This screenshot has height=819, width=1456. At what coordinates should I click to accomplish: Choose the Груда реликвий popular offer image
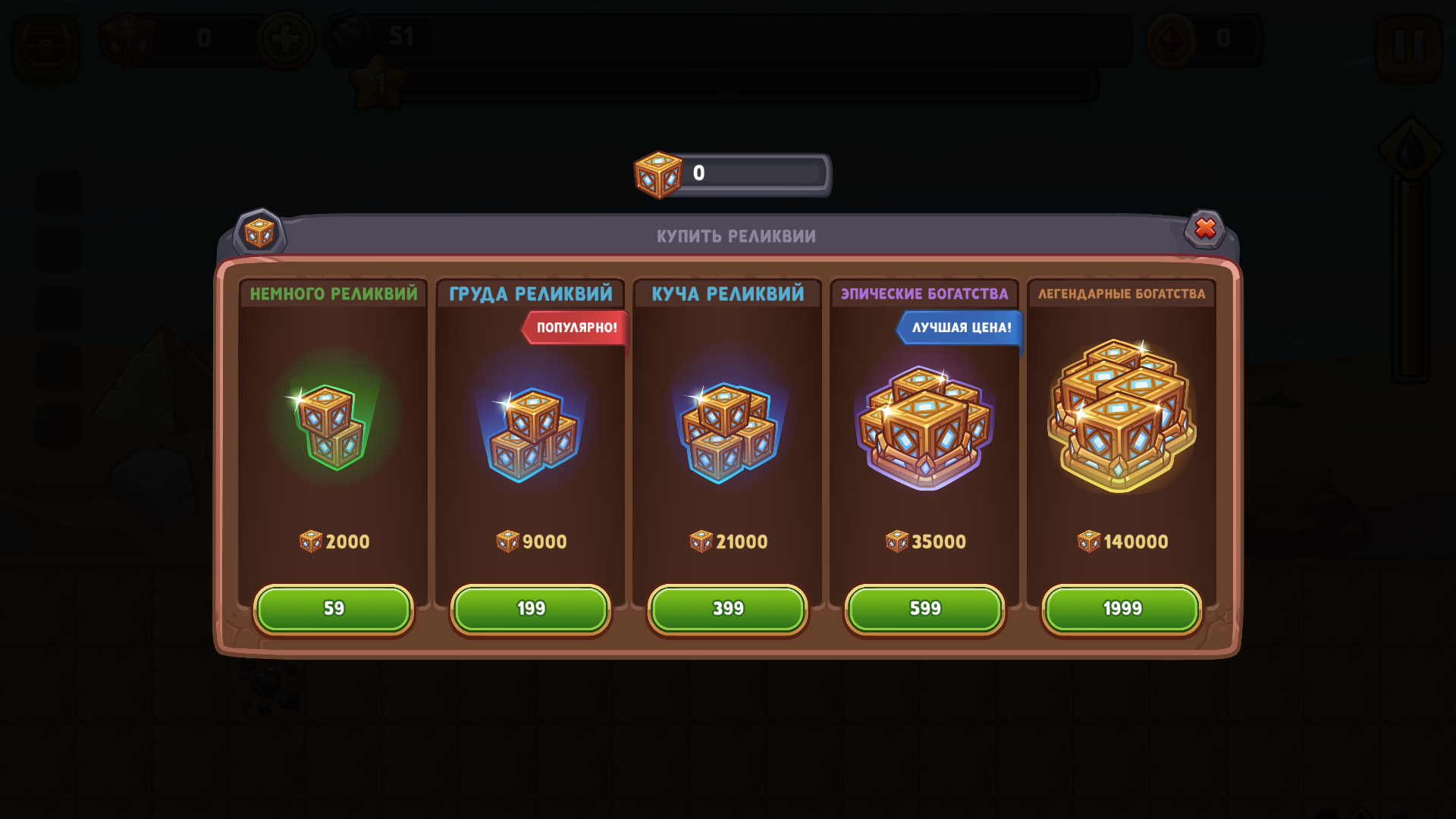pyautogui.click(x=531, y=434)
